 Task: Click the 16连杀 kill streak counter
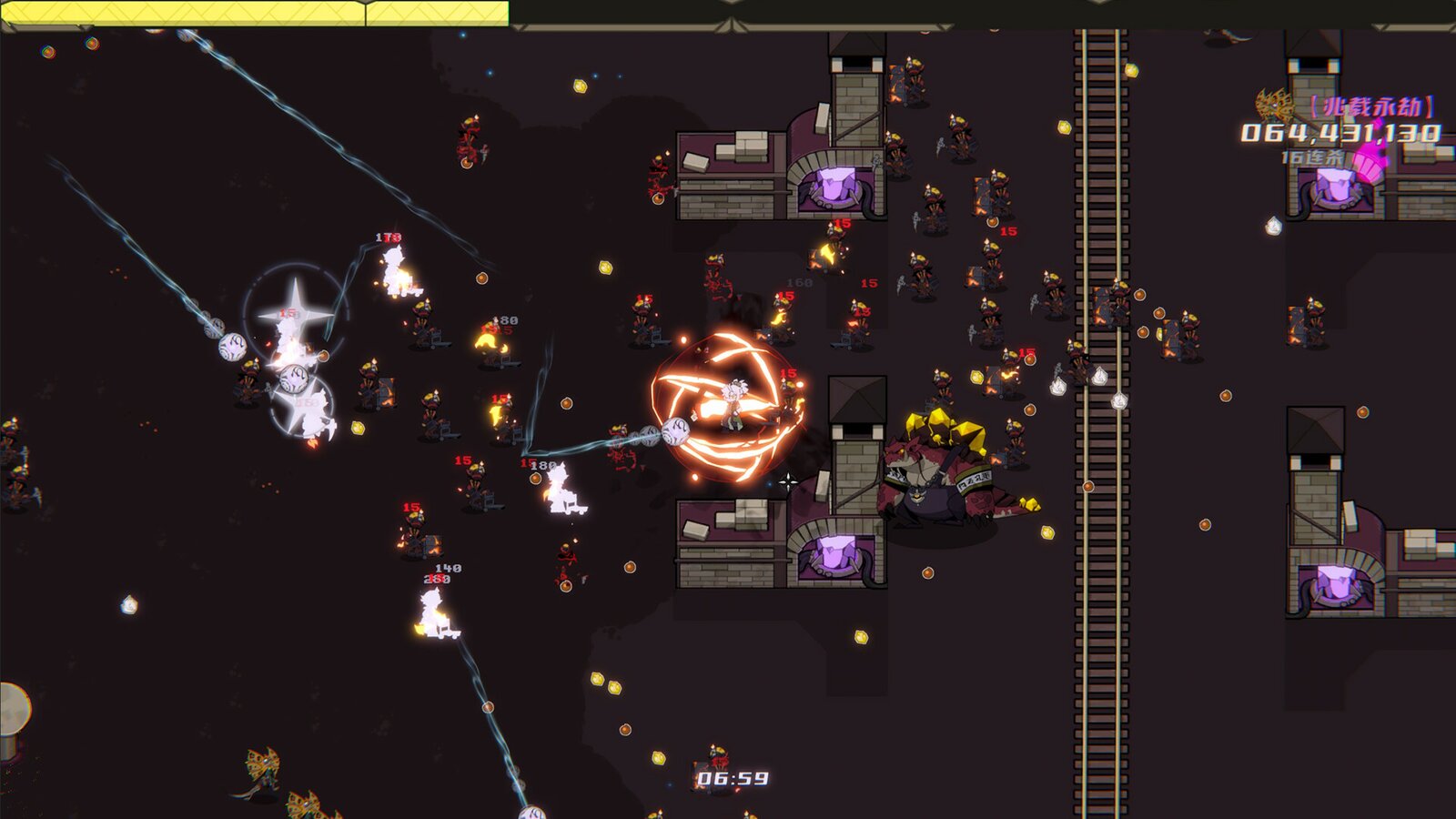tap(1311, 155)
